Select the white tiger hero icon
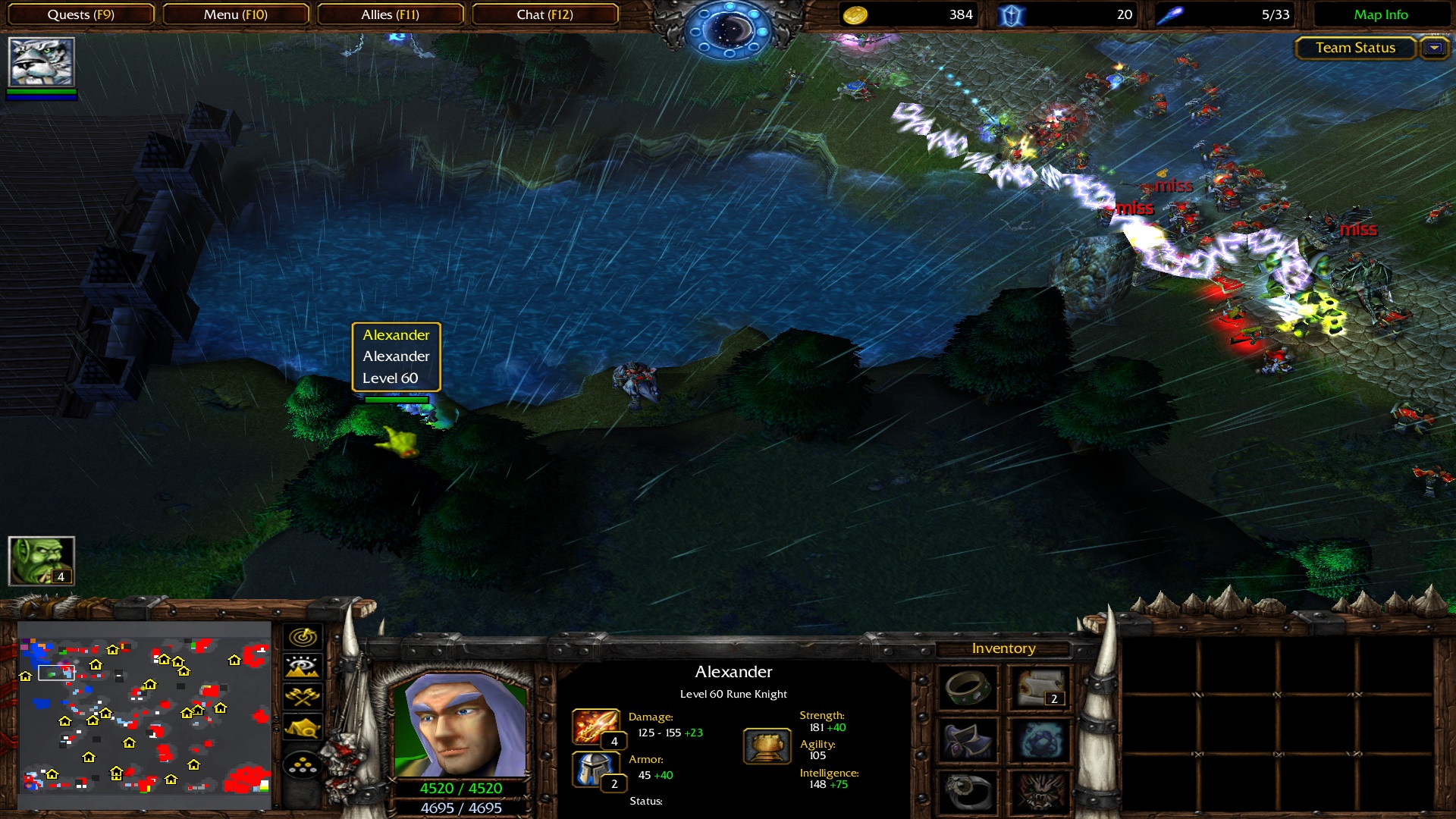 coord(41,62)
